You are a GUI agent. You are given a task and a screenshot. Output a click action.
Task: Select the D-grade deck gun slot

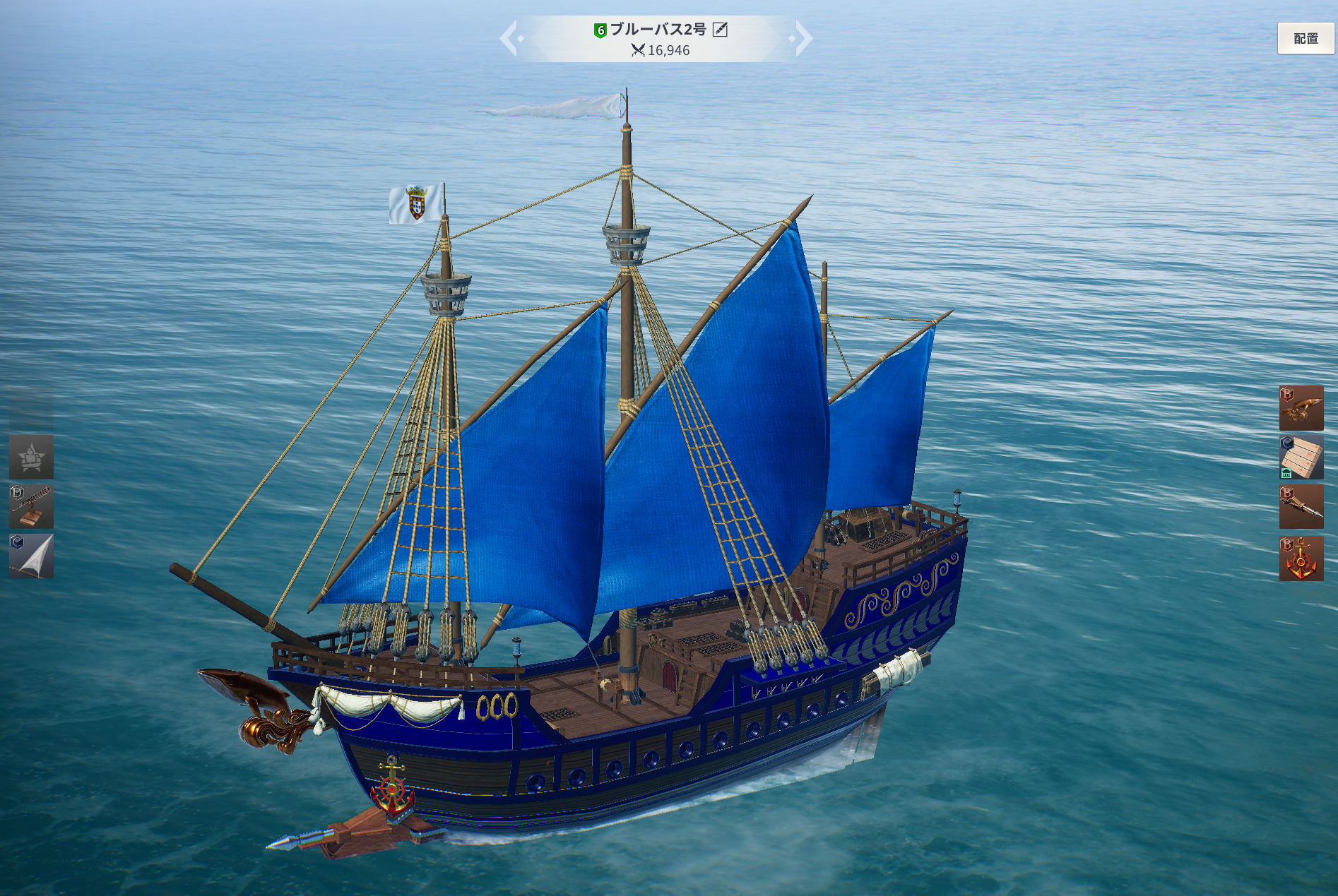click(x=31, y=506)
